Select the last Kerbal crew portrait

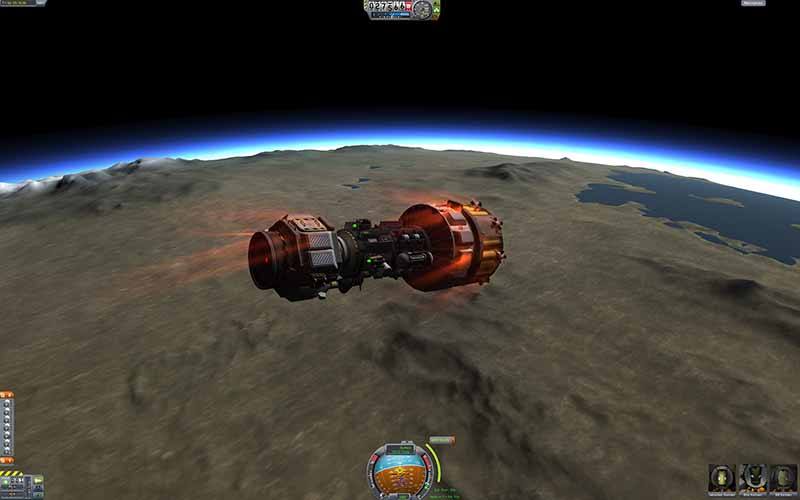[x=782, y=476]
